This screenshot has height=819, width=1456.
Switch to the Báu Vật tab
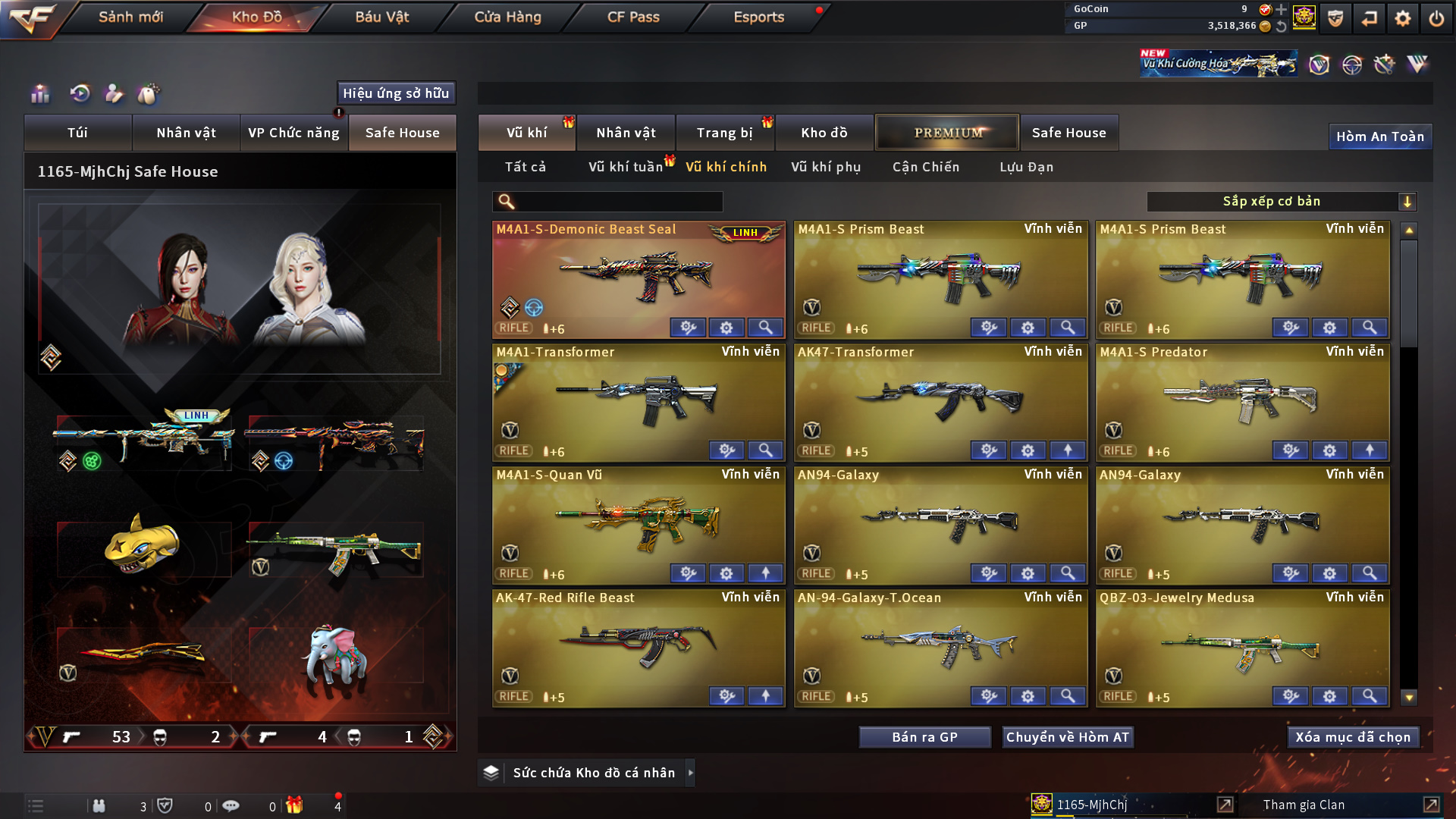[381, 17]
